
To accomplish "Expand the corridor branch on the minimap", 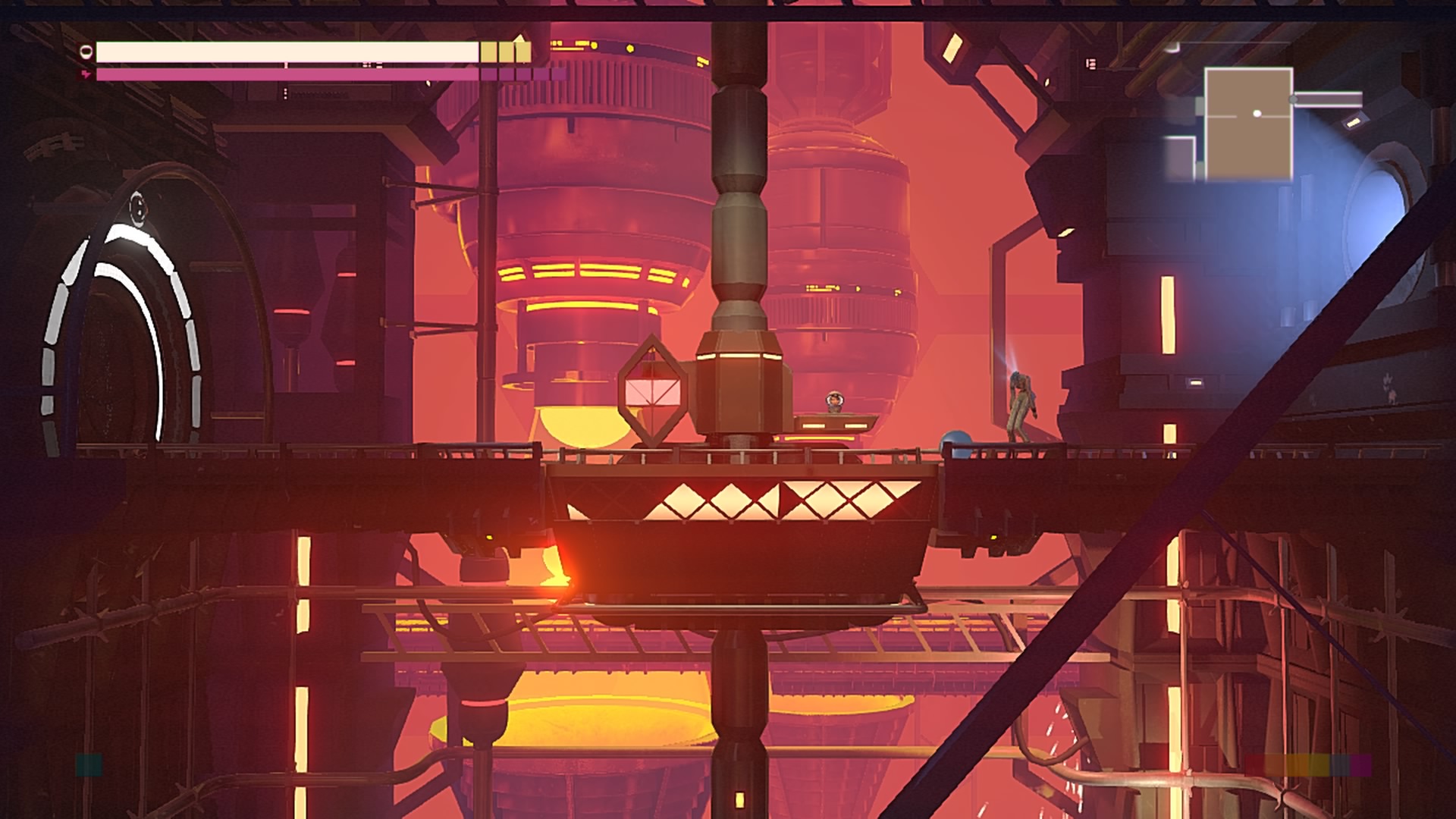I will (x=1327, y=101).
